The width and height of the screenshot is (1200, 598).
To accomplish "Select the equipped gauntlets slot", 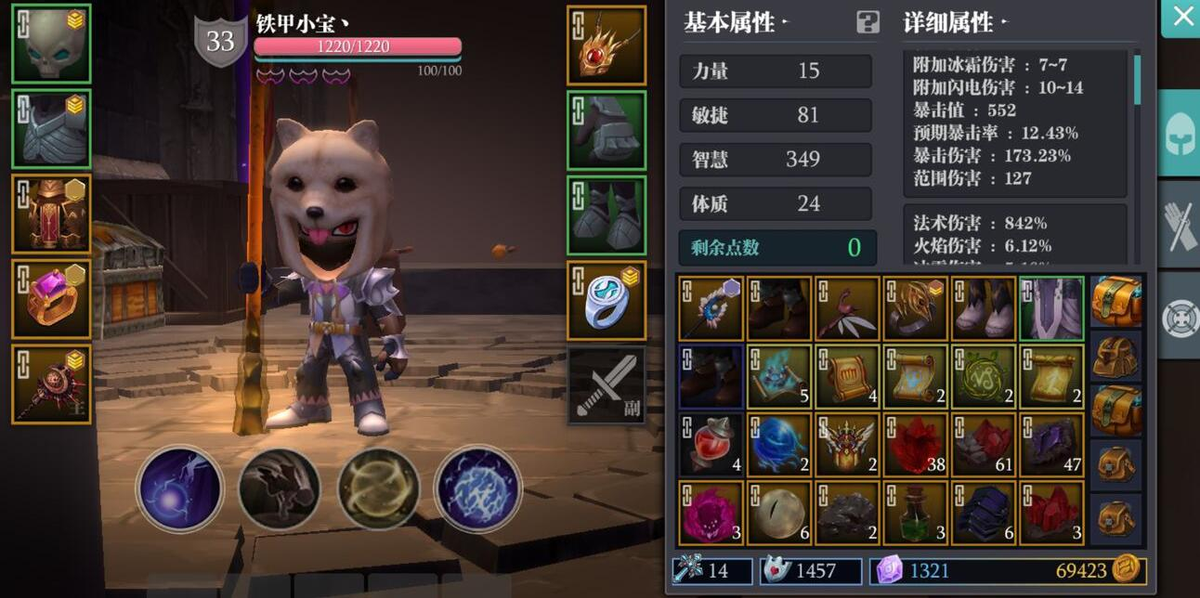I will pos(607,130).
